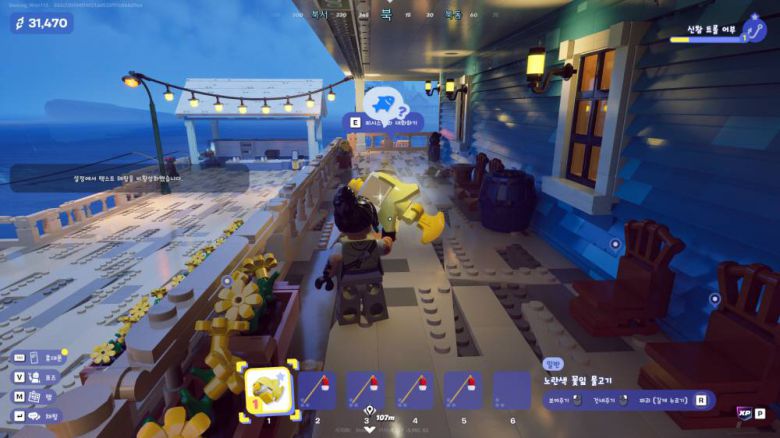780x438 pixels.
Task: Select empty hotbar slot 6
Action: point(512,390)
